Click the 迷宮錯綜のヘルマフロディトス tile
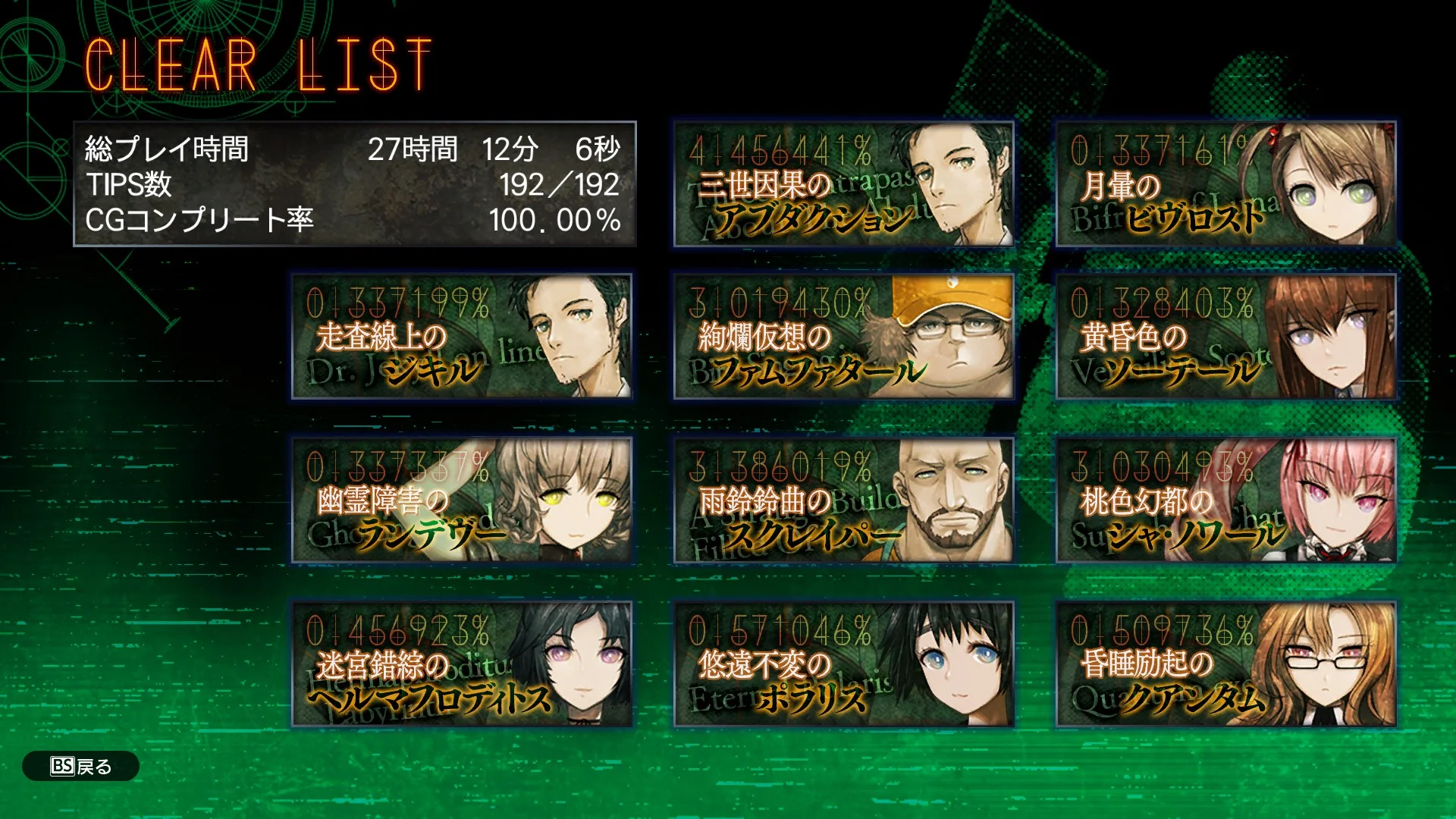The height and width of the screenshot is (819, 1456). point(462,664)
